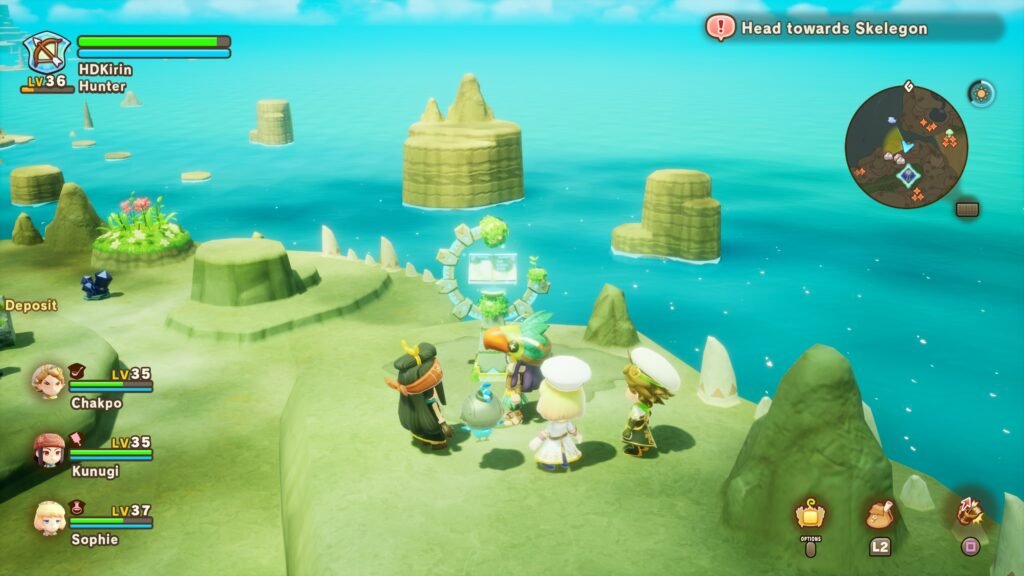The width and height of the screenshot is (1024, 576).
Task: Click the diamond shrine marker on minimap
Action: click(908, 176)
